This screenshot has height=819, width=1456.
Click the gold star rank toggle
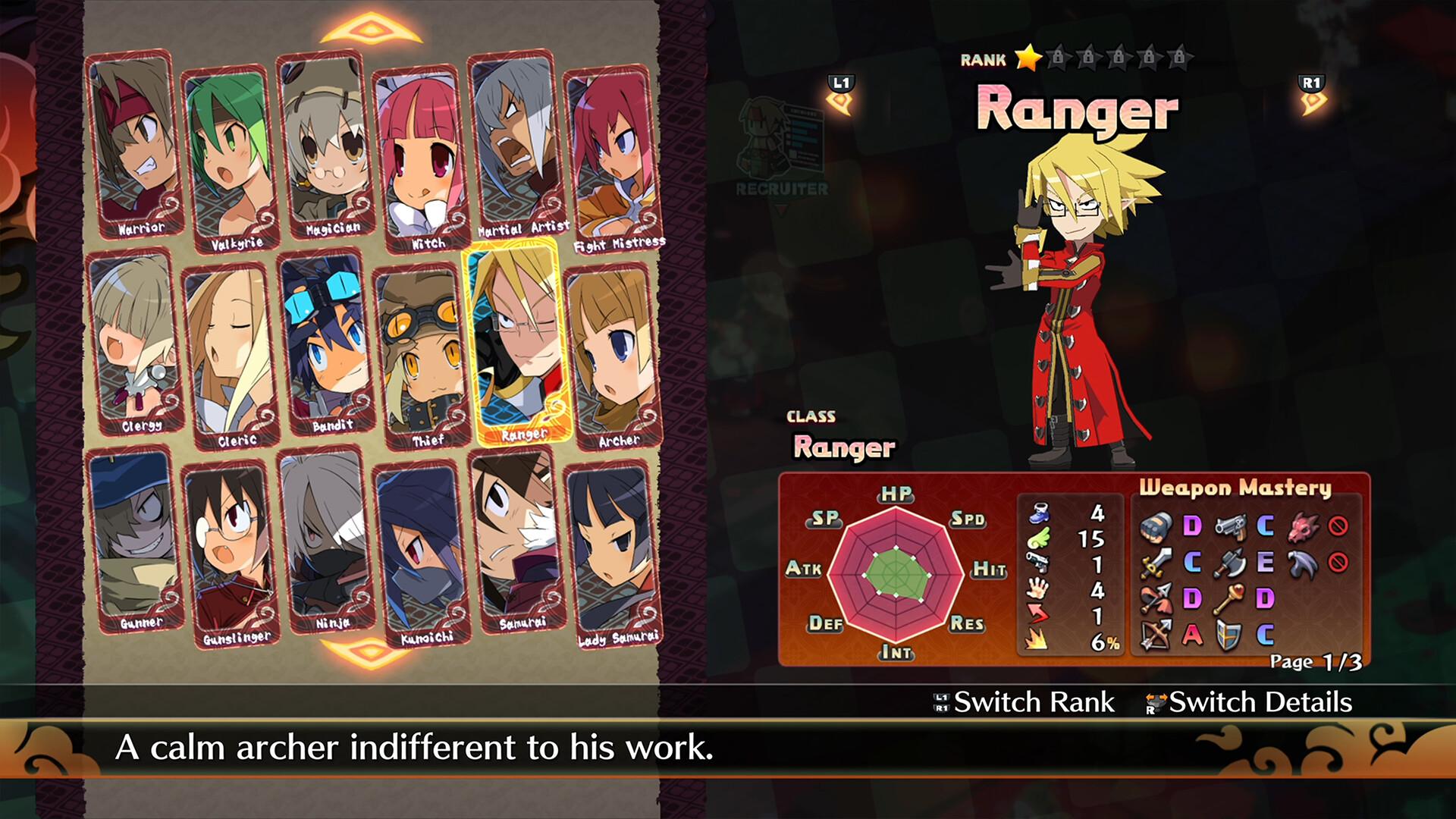(x=1028, y=58)
